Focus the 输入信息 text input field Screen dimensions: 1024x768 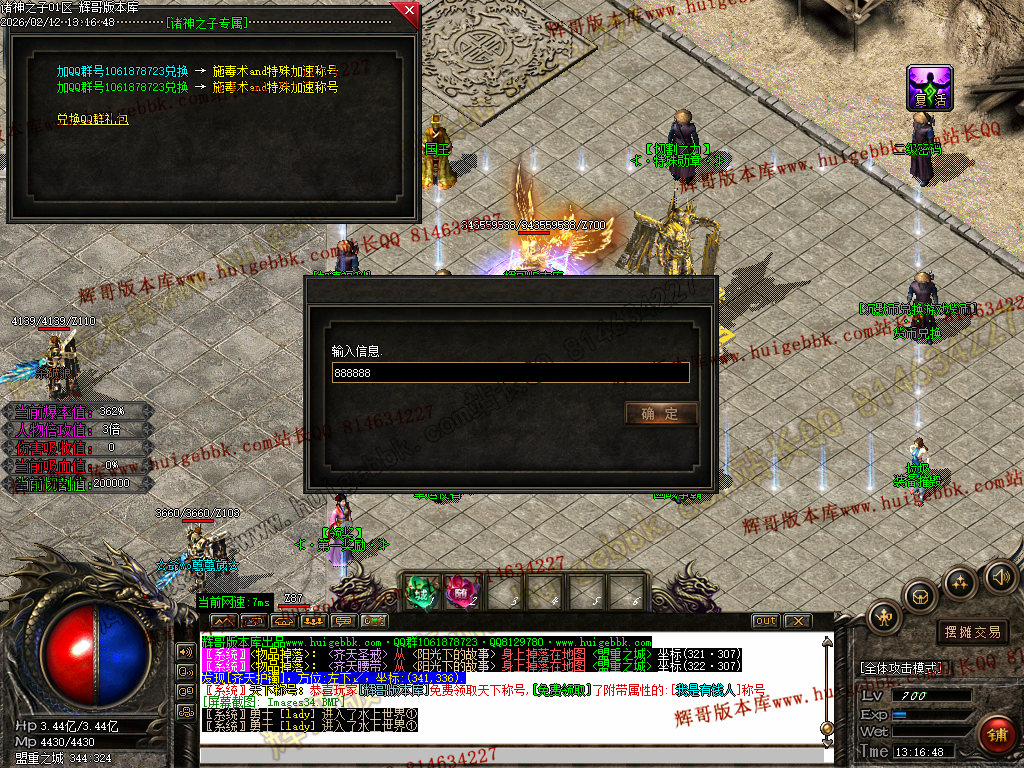tap(510, 373)
